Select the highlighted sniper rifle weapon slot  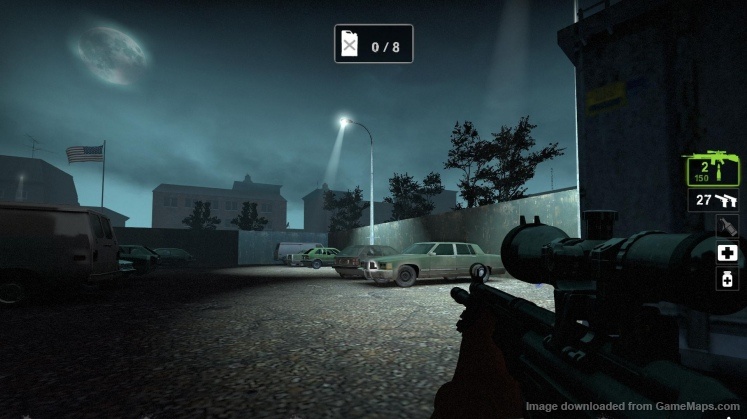pos(711,170)
